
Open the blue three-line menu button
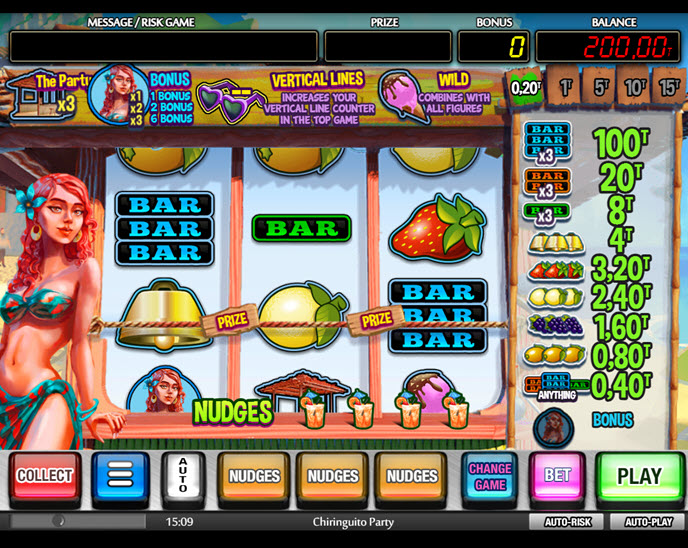[x=120, y=476]
